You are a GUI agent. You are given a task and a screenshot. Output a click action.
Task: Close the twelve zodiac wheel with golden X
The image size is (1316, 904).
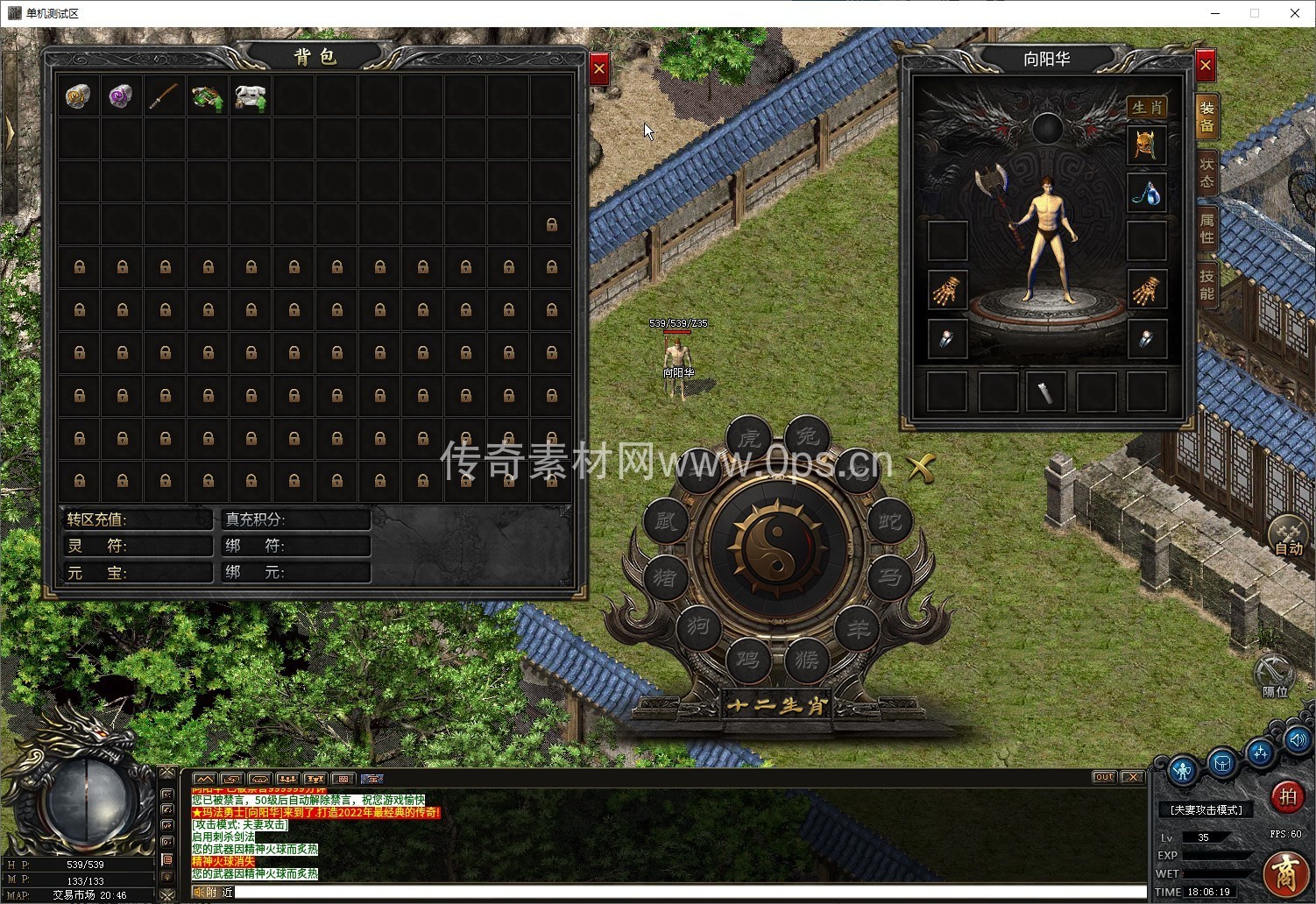pos(920,468)
